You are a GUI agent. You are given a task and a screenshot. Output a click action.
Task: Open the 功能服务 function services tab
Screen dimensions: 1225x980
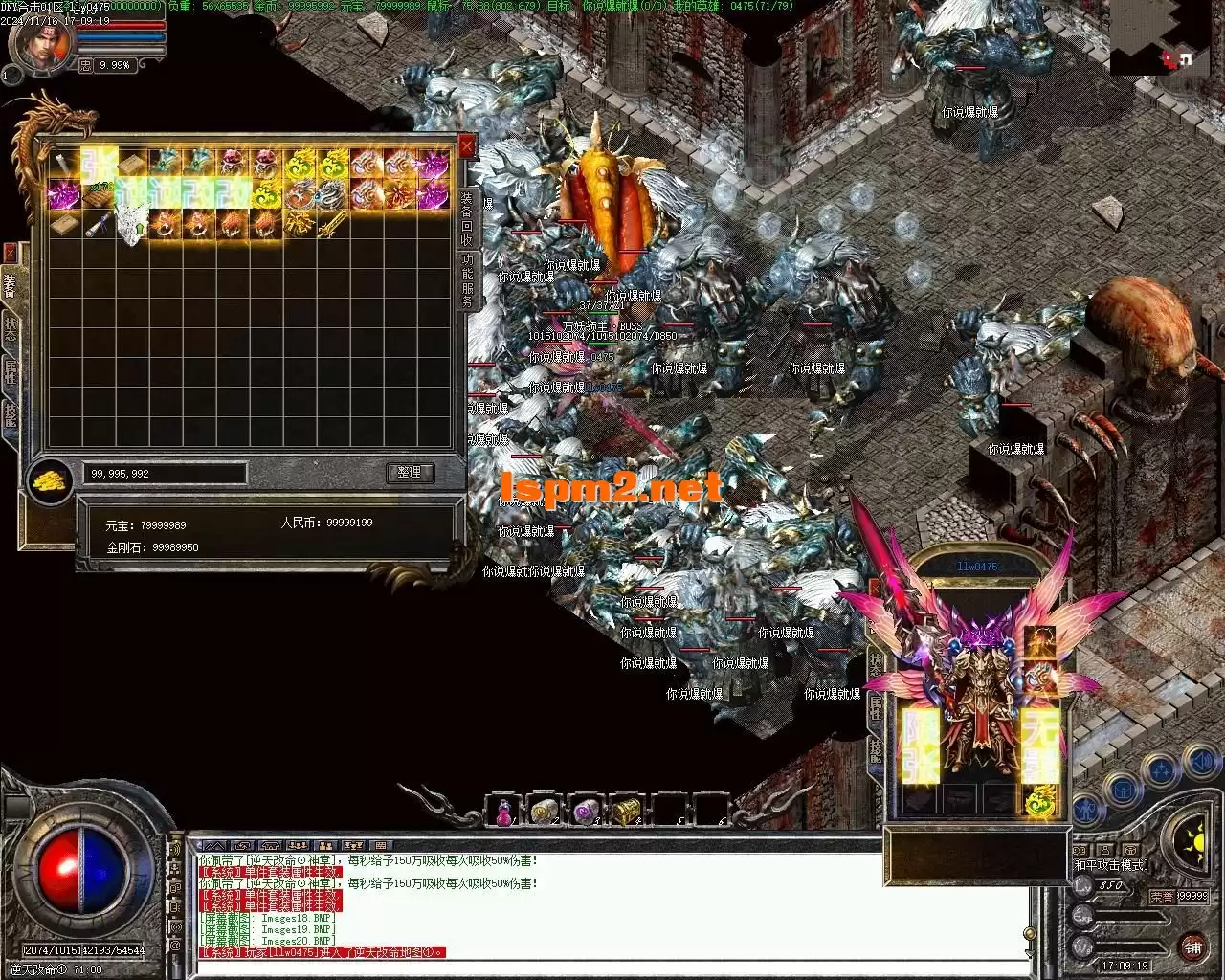(x=467, y=281)
